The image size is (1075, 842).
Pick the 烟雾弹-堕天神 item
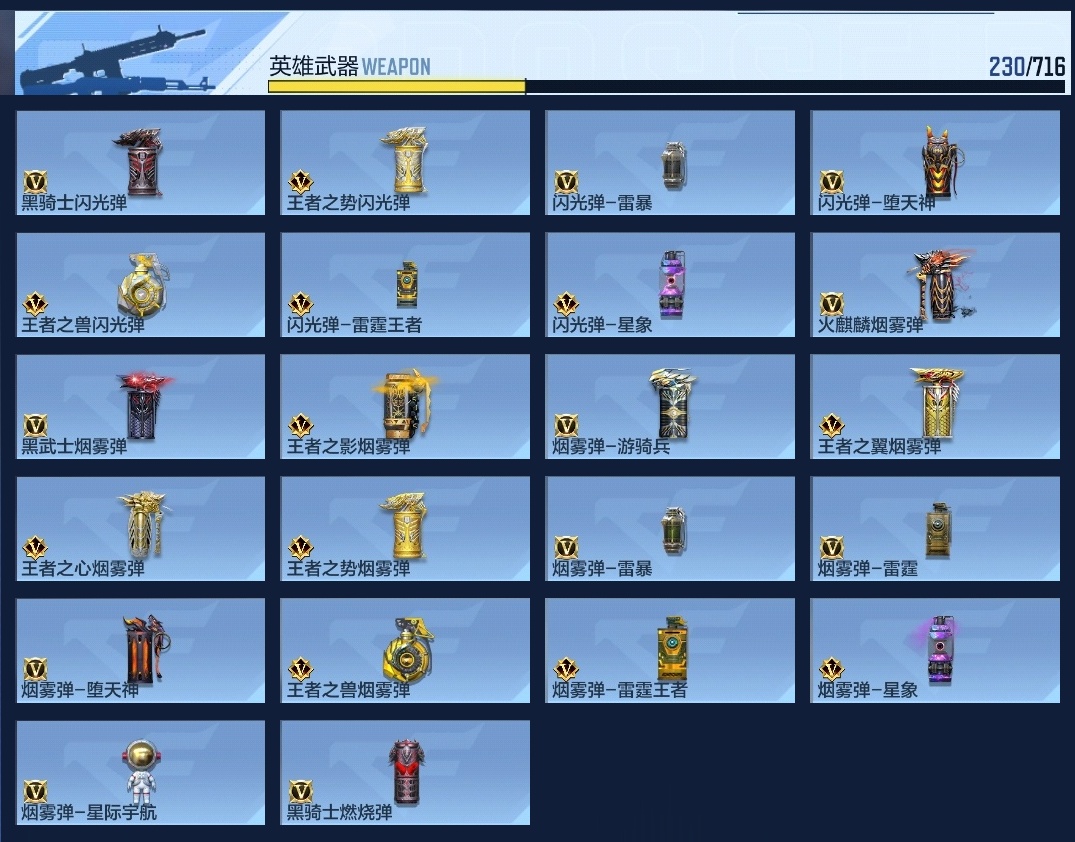pyautogui.click(x=141, y=651)
